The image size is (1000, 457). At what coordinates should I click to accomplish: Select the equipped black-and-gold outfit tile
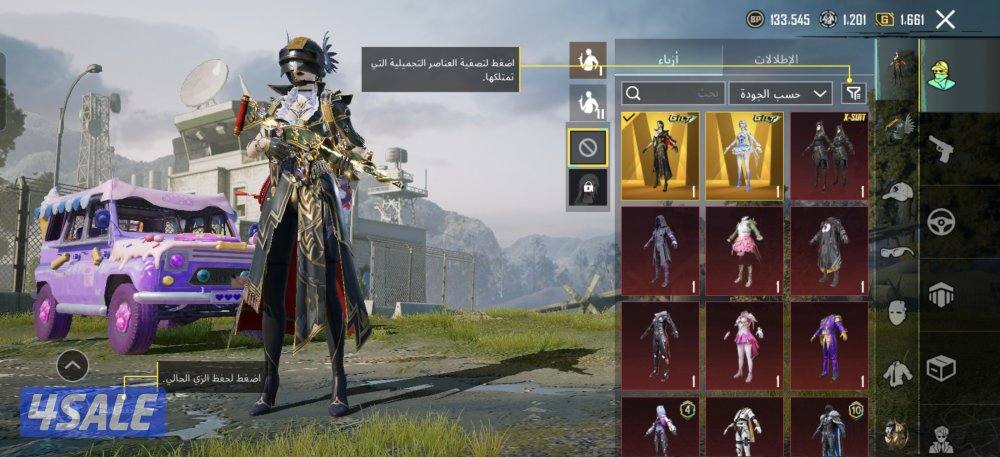tap(660, 156)
